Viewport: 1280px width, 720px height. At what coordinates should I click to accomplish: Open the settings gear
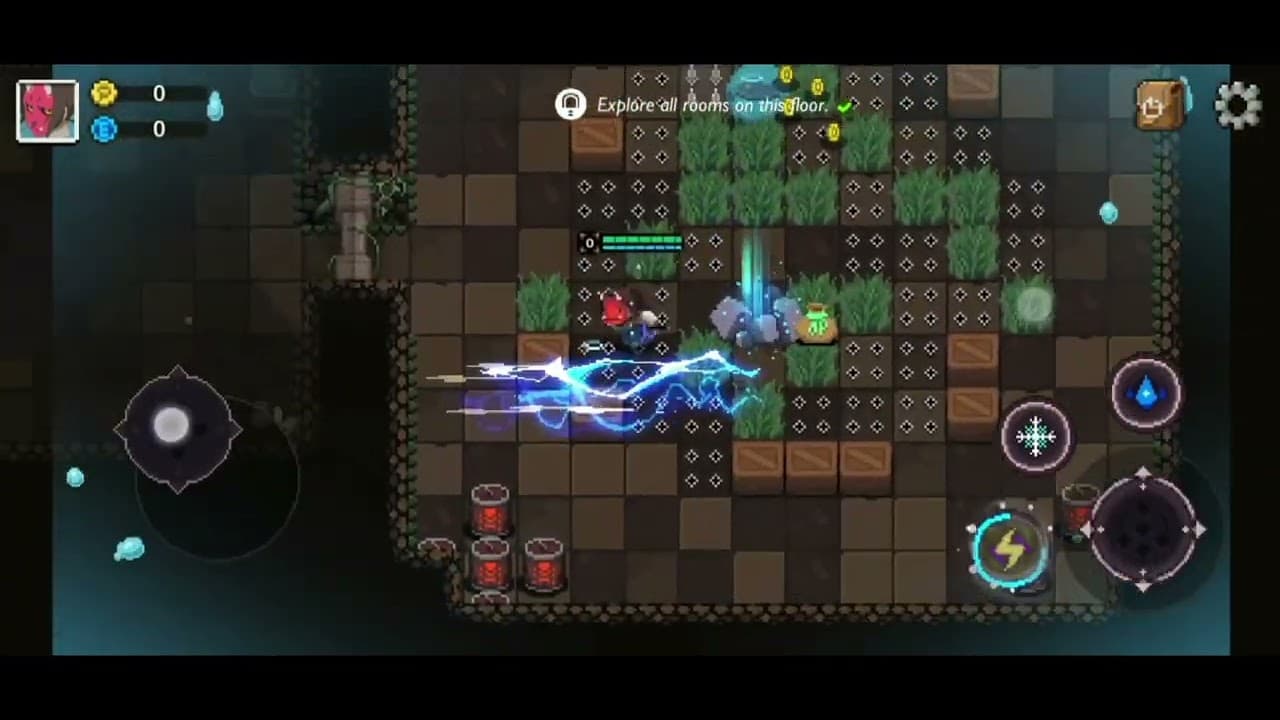point(1239,104)
